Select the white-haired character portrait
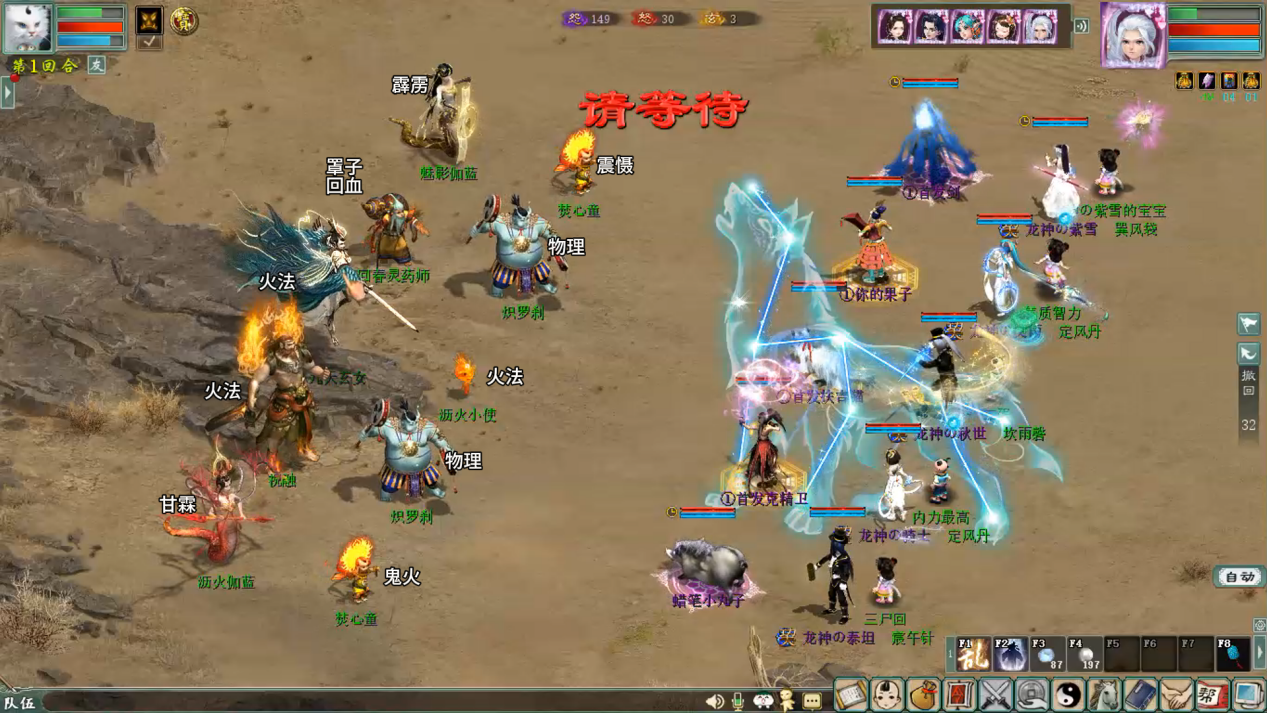This screenshot has width=1267, height=713. click(1132, 33)
